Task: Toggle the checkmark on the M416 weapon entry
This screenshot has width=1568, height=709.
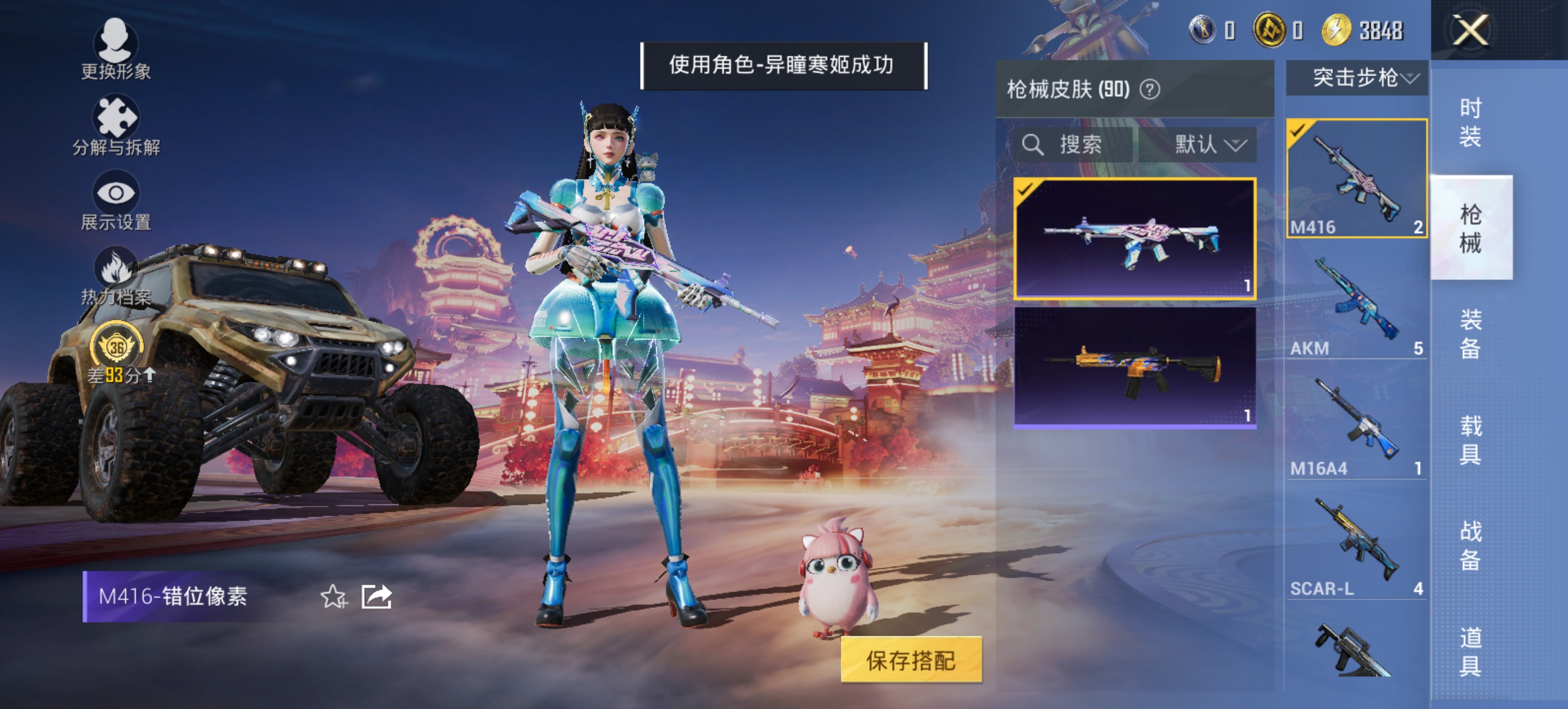Action: point(1297,129)
